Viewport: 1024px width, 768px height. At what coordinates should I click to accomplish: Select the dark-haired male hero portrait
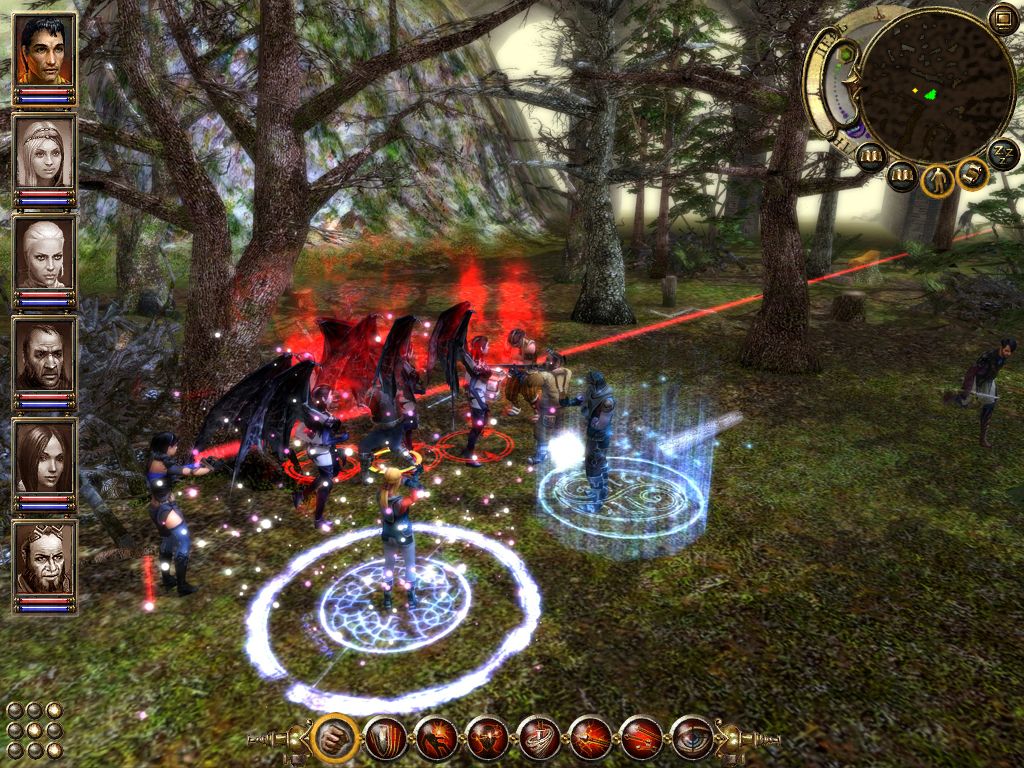click(x=45, y=50)
